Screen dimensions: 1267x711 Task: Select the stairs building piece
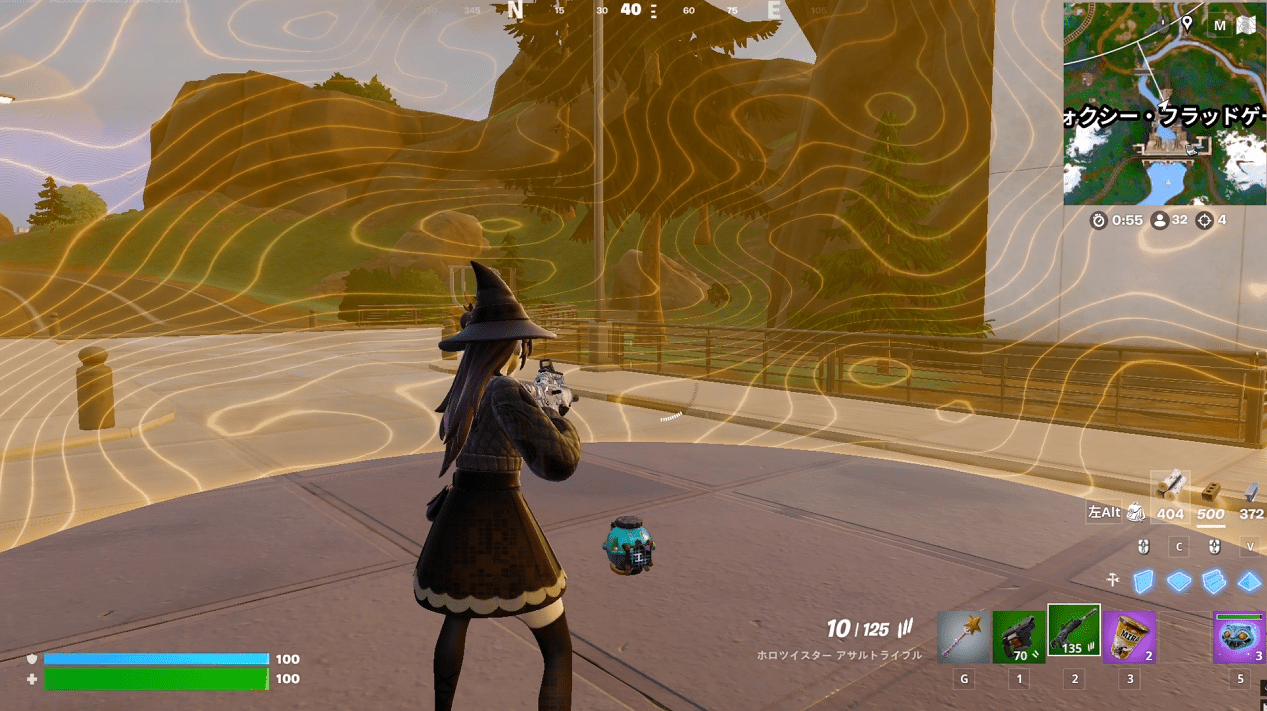1214,581
